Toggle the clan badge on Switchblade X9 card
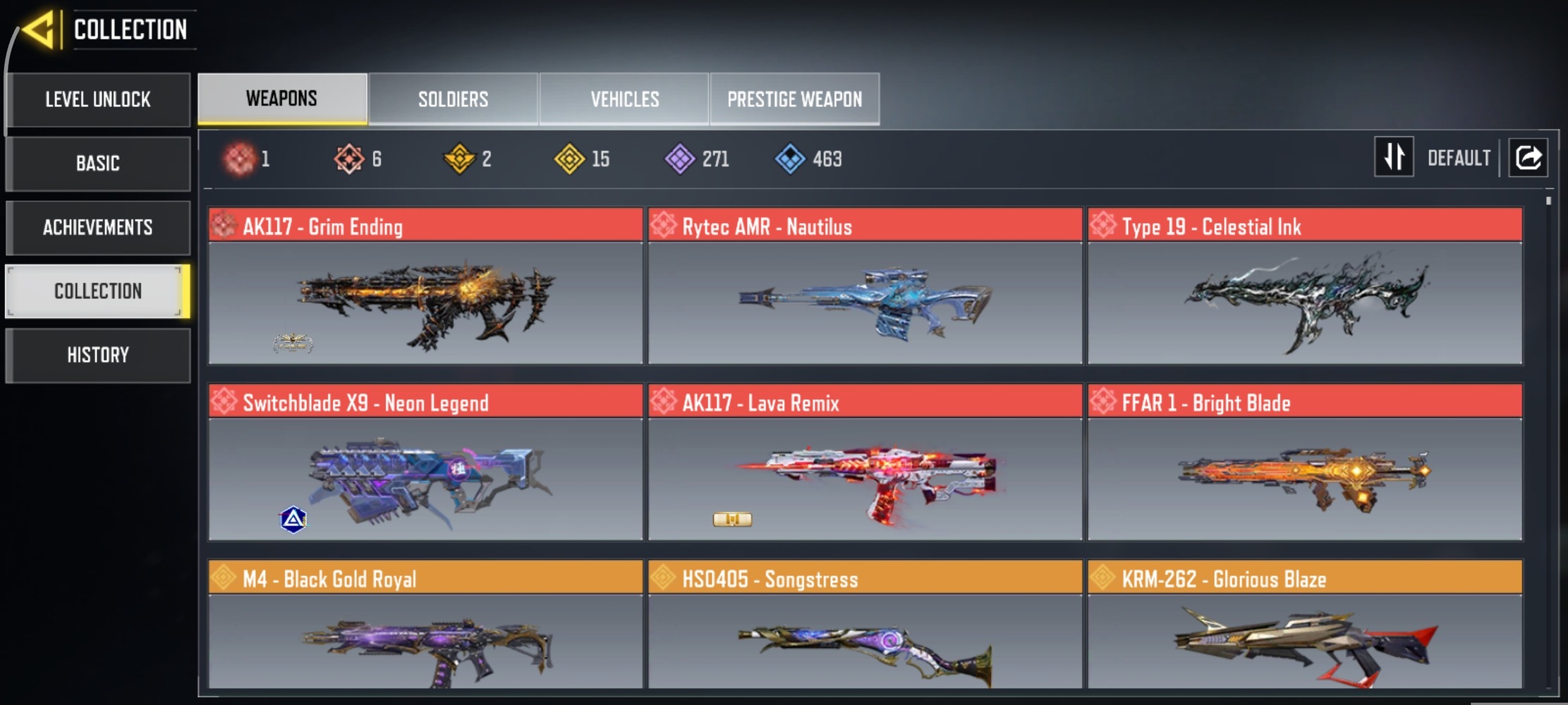 (294, 518)
